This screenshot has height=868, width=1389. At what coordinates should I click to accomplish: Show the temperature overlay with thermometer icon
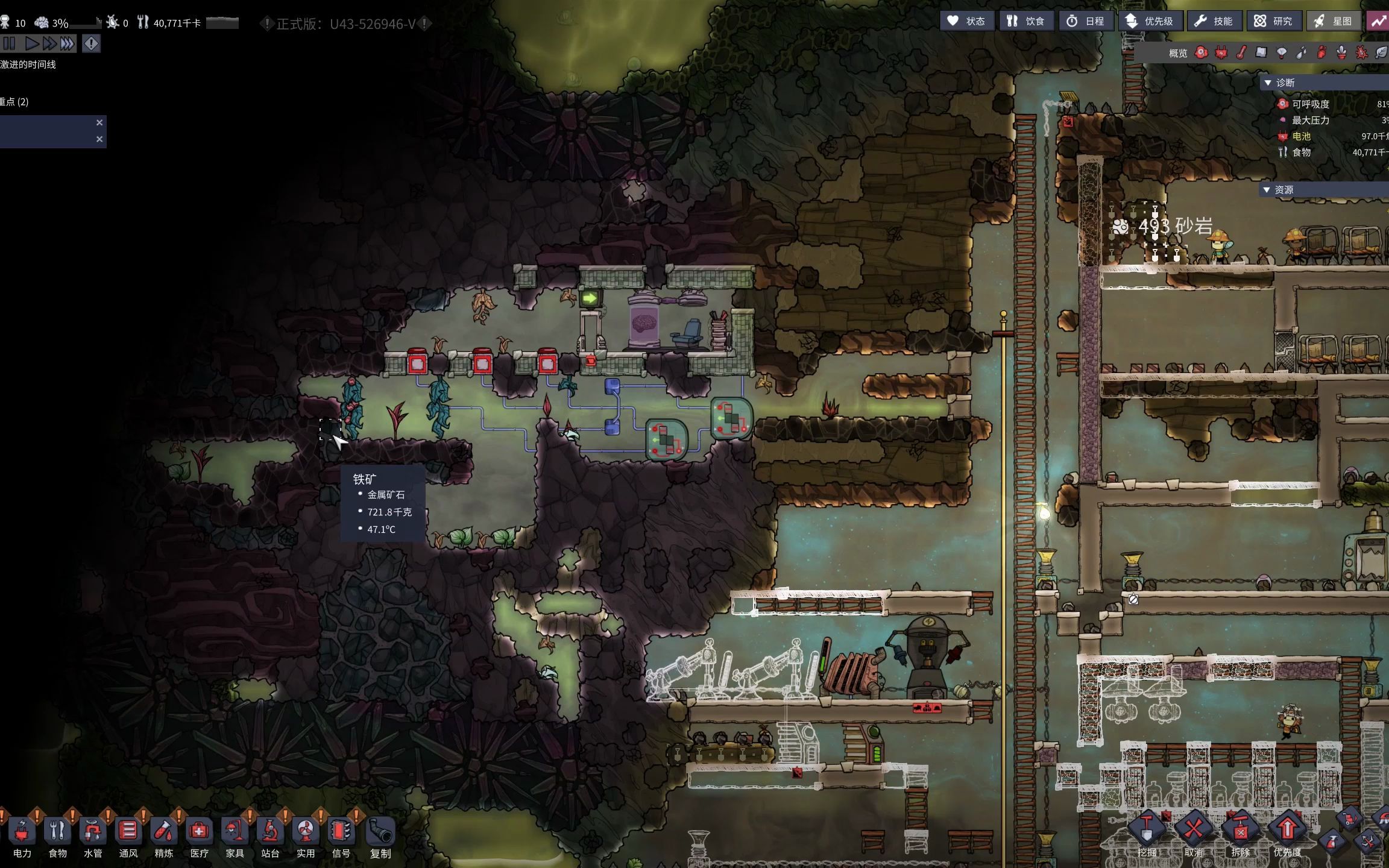(1241, 53)
